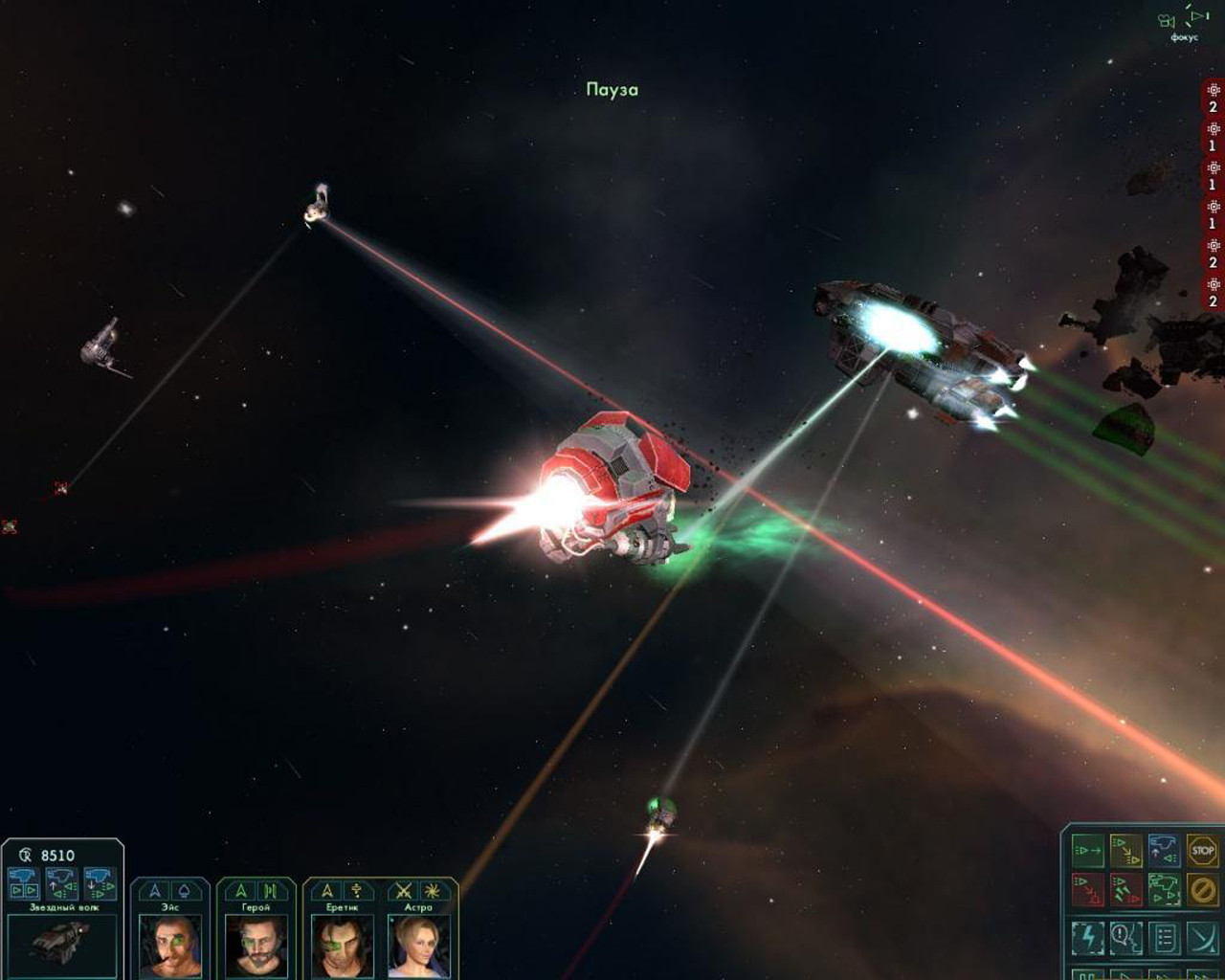Select pilot Еретик's portrait
1225x980 pixels.
coord(342,946)
